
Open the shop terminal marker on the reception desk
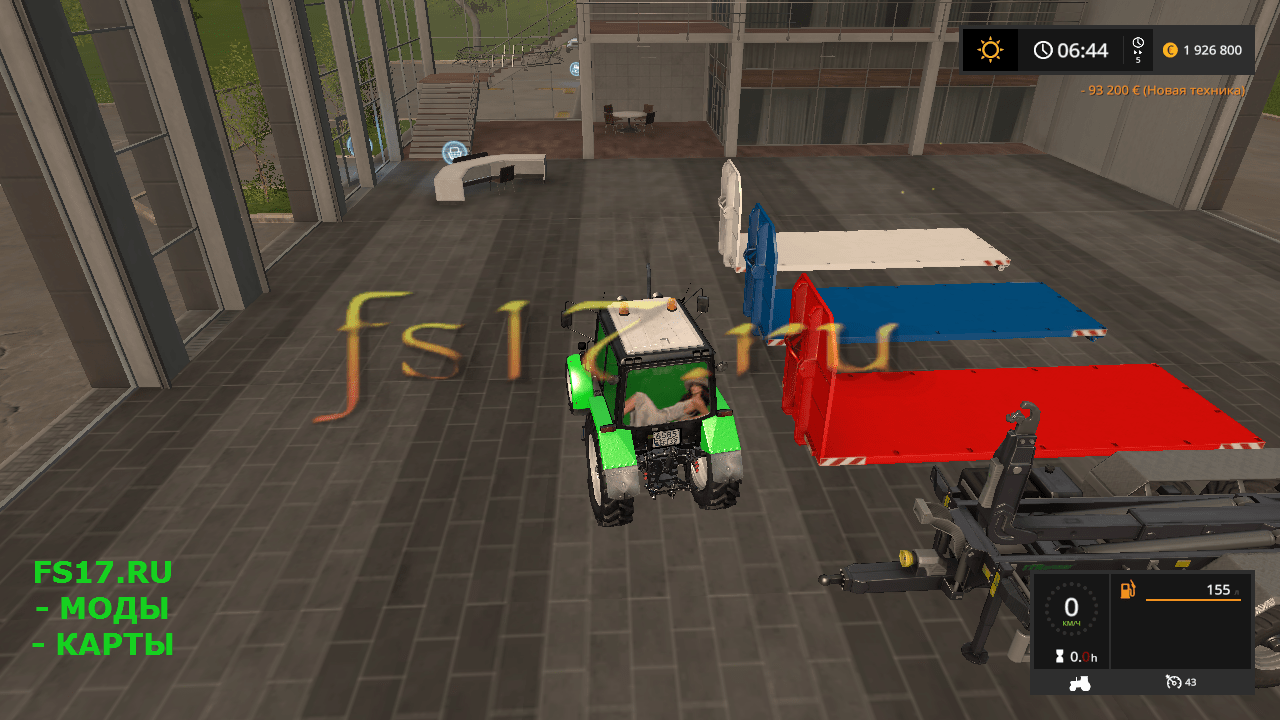pyautogui.click(x=454, y=152)
